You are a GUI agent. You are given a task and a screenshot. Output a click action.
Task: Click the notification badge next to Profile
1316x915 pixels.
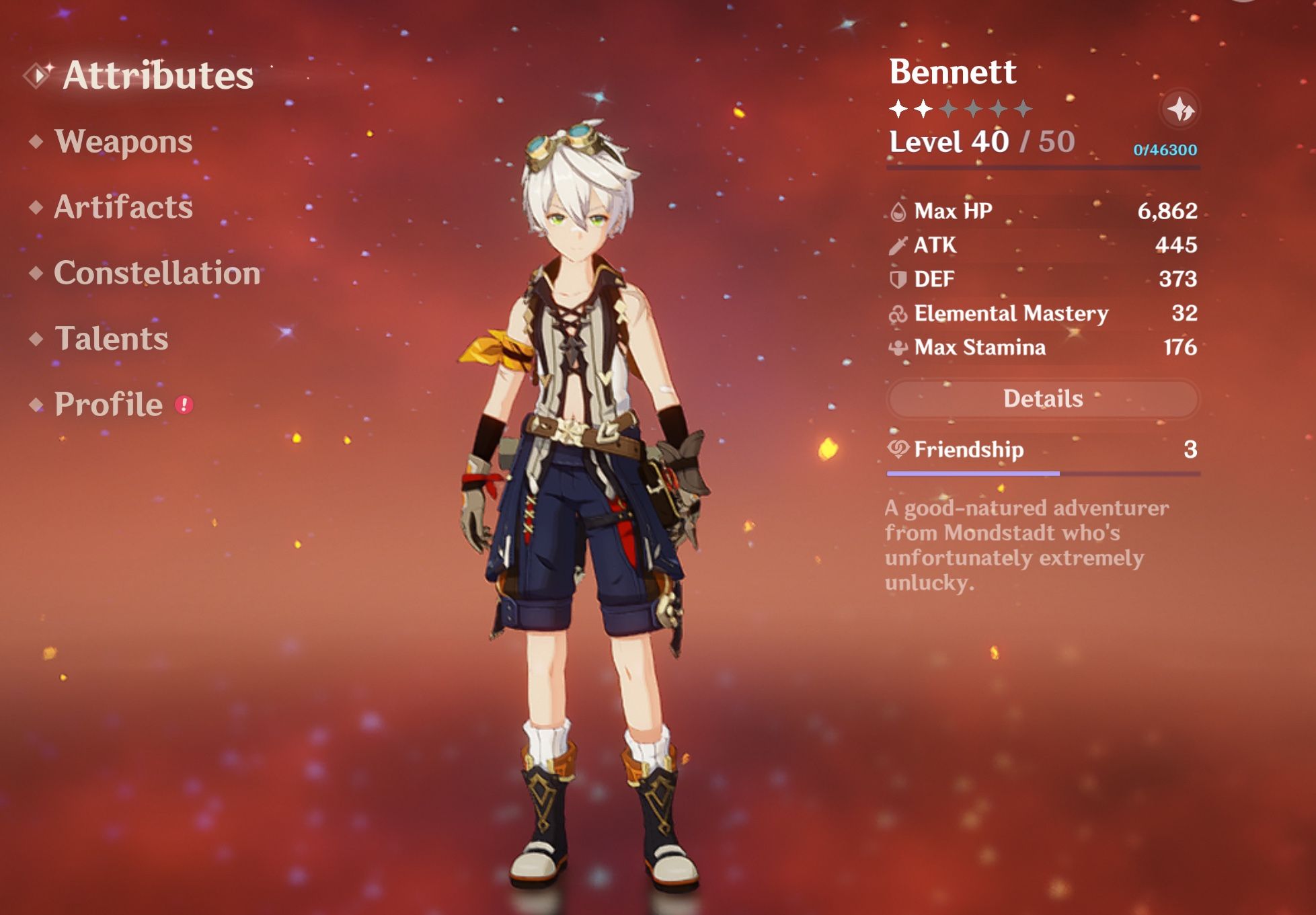(183, 403)
